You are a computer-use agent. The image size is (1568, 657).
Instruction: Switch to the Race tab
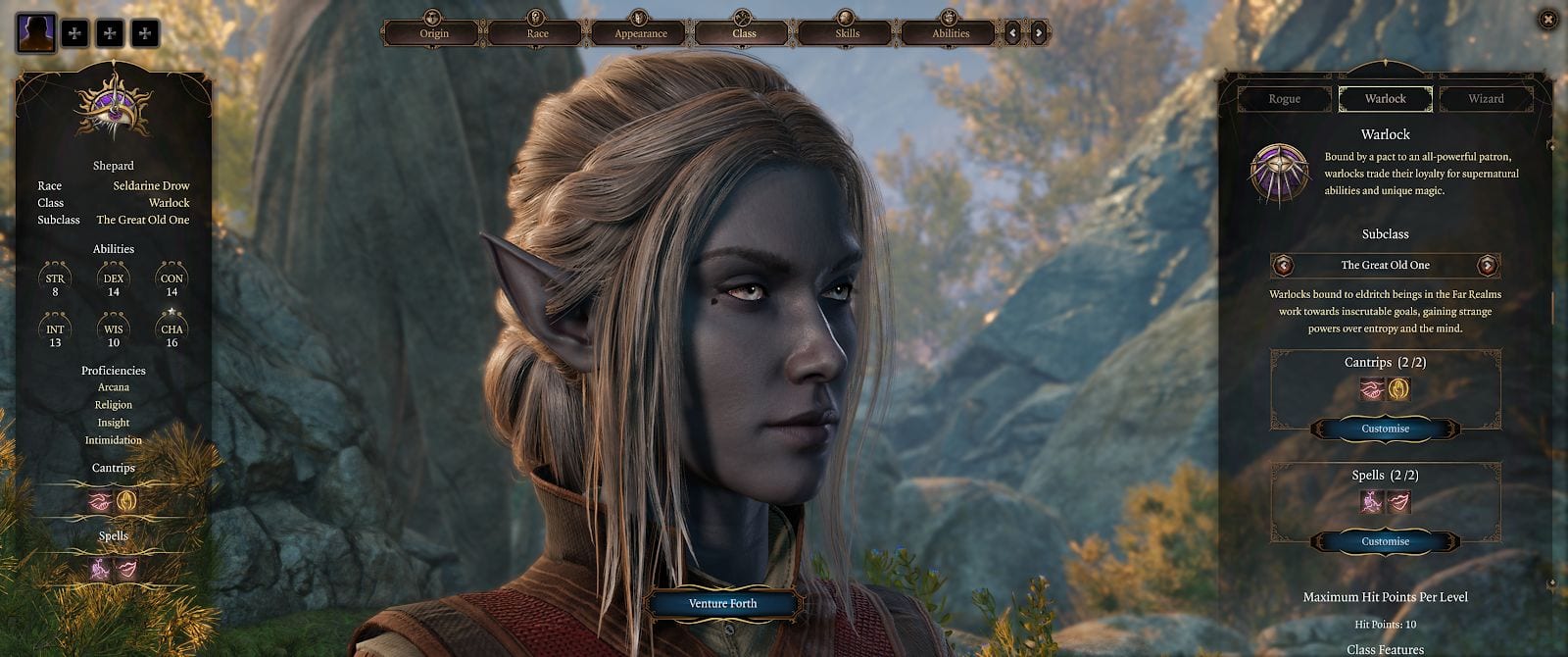tap(537, 33)
